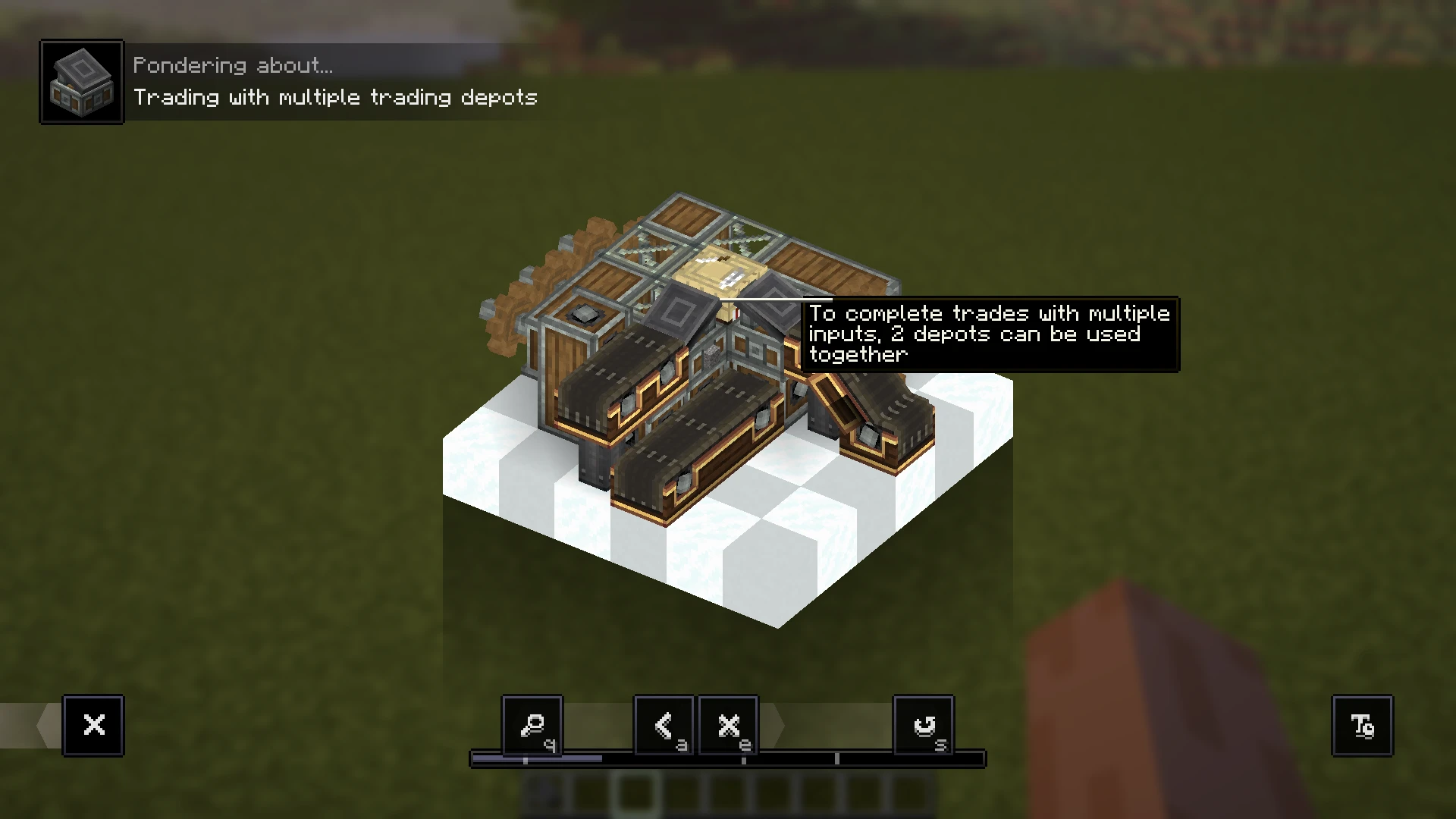Seek on the ponder scene progress bar
1456x819 pixels.
click(x=728, y=758)
